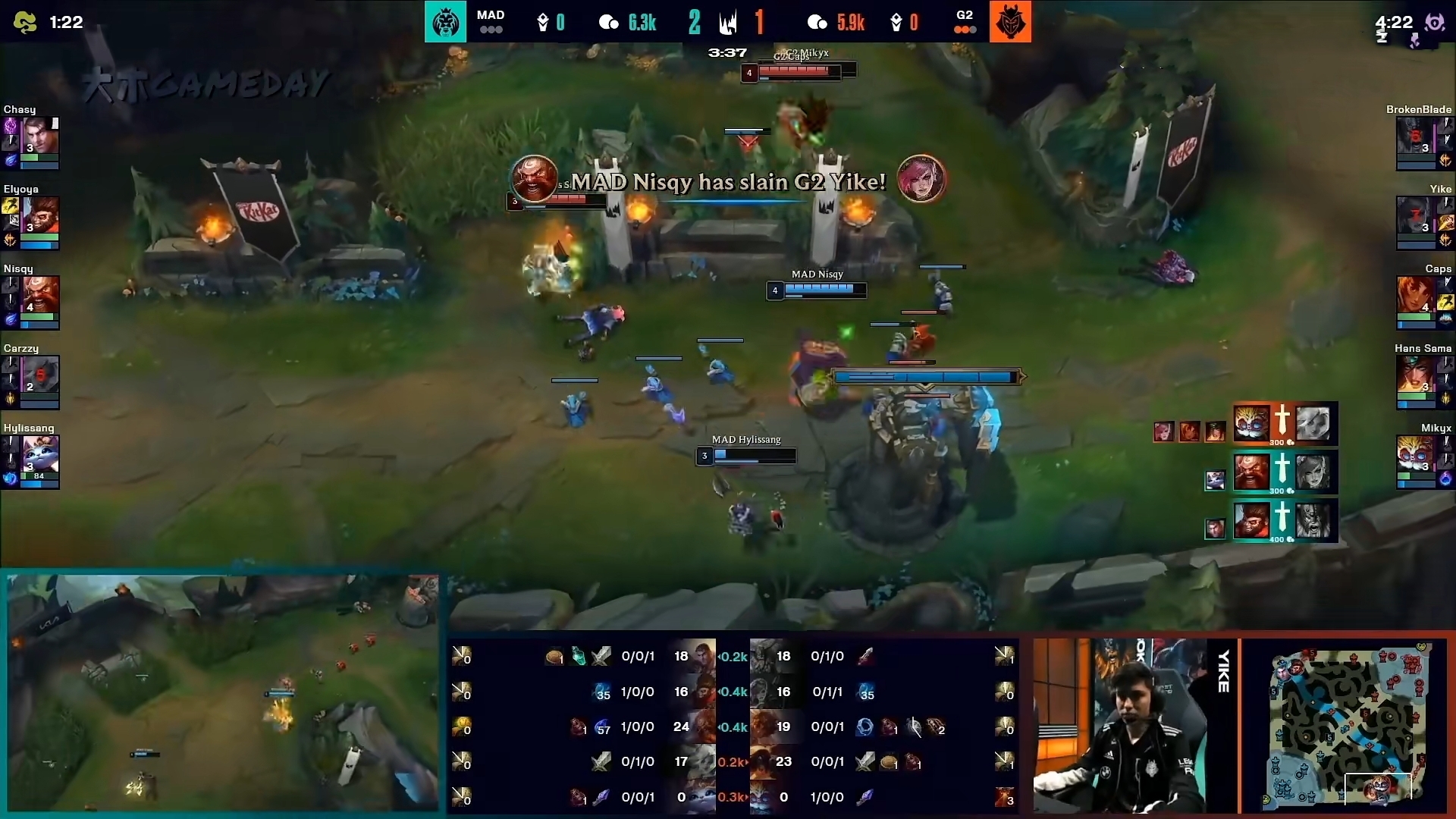Click the sword trinket icon beside Yike's KDA
Viewport: 1456px width, 819px height.
click(865, 657)
